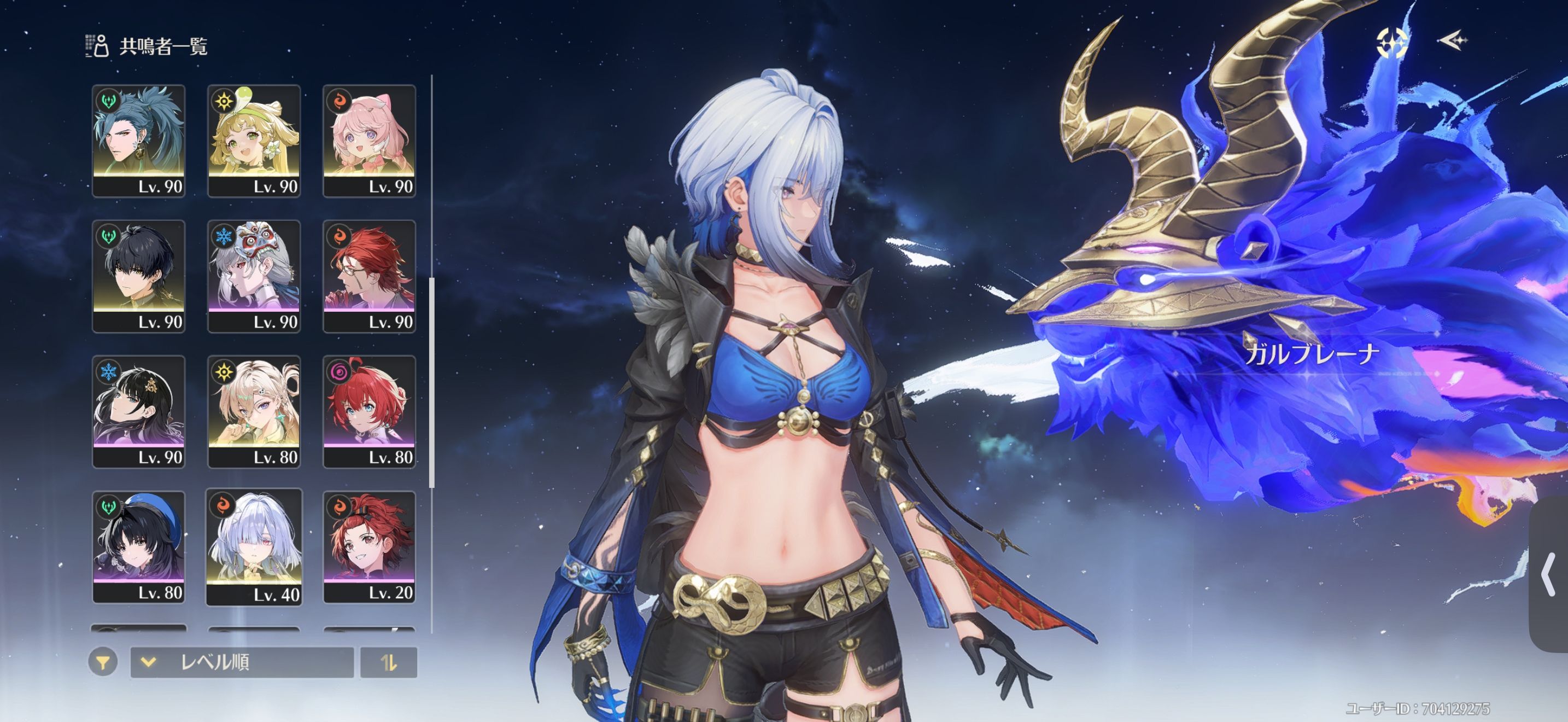This screenshot has height=722, width=1568.
Task: Go back with the arrow icon
Action: (x=1452, y=41)
